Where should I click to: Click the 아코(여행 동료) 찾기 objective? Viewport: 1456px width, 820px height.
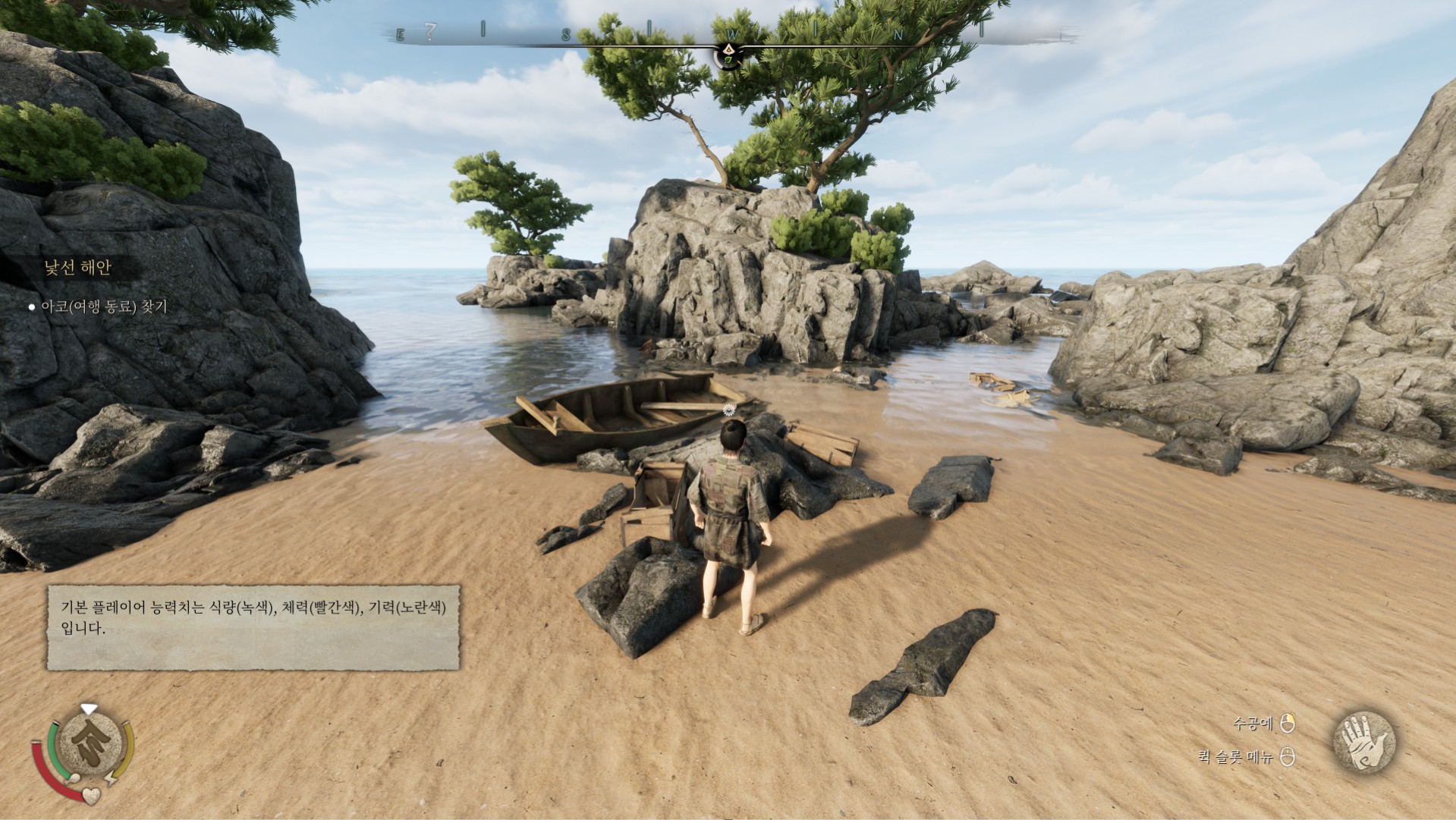104,307
